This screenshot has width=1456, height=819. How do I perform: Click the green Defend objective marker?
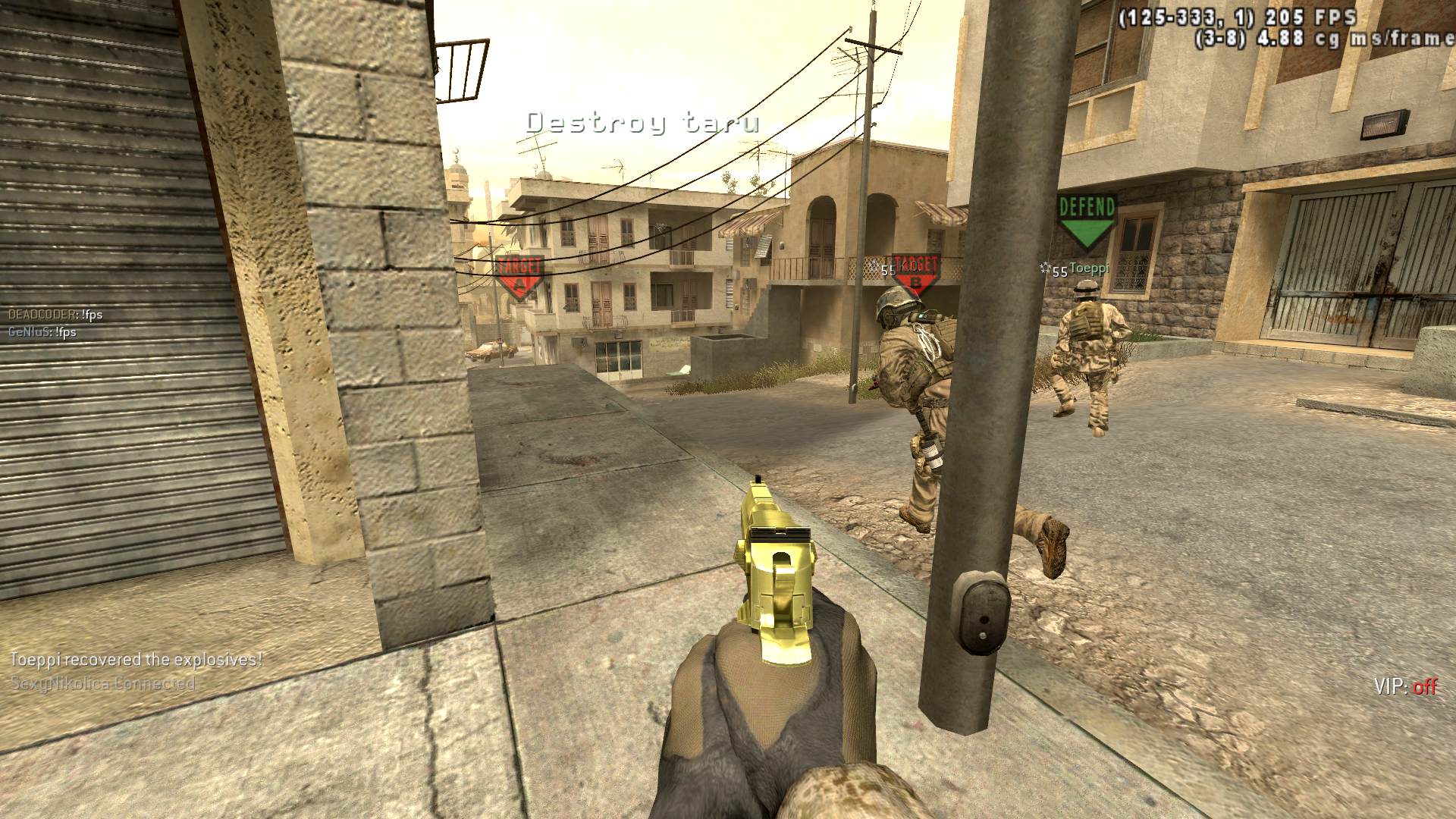[x=1087, y=220]
